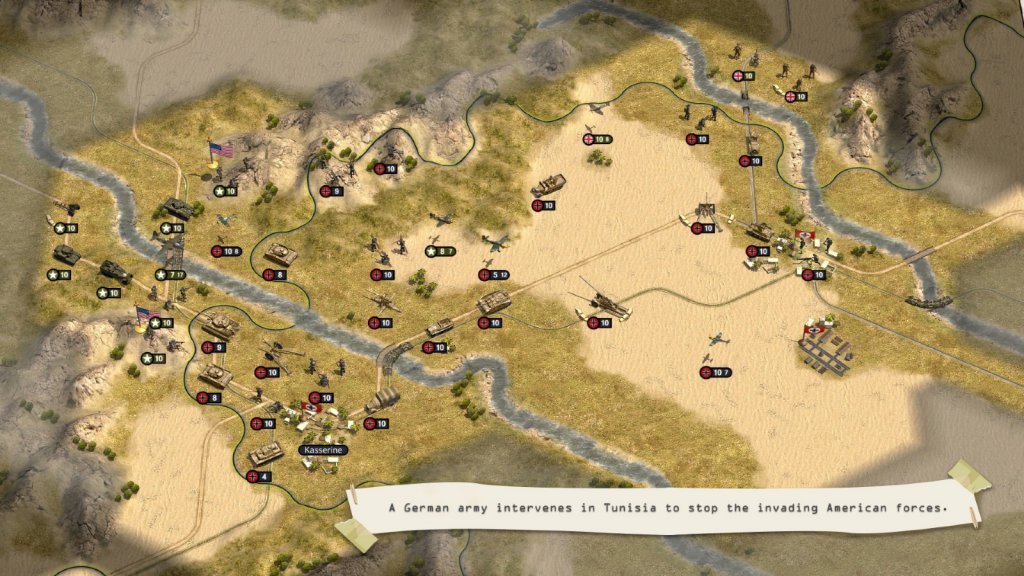Select the Kasserine town label
Viewport: 1024px width, 576px height.
[322, 451]
